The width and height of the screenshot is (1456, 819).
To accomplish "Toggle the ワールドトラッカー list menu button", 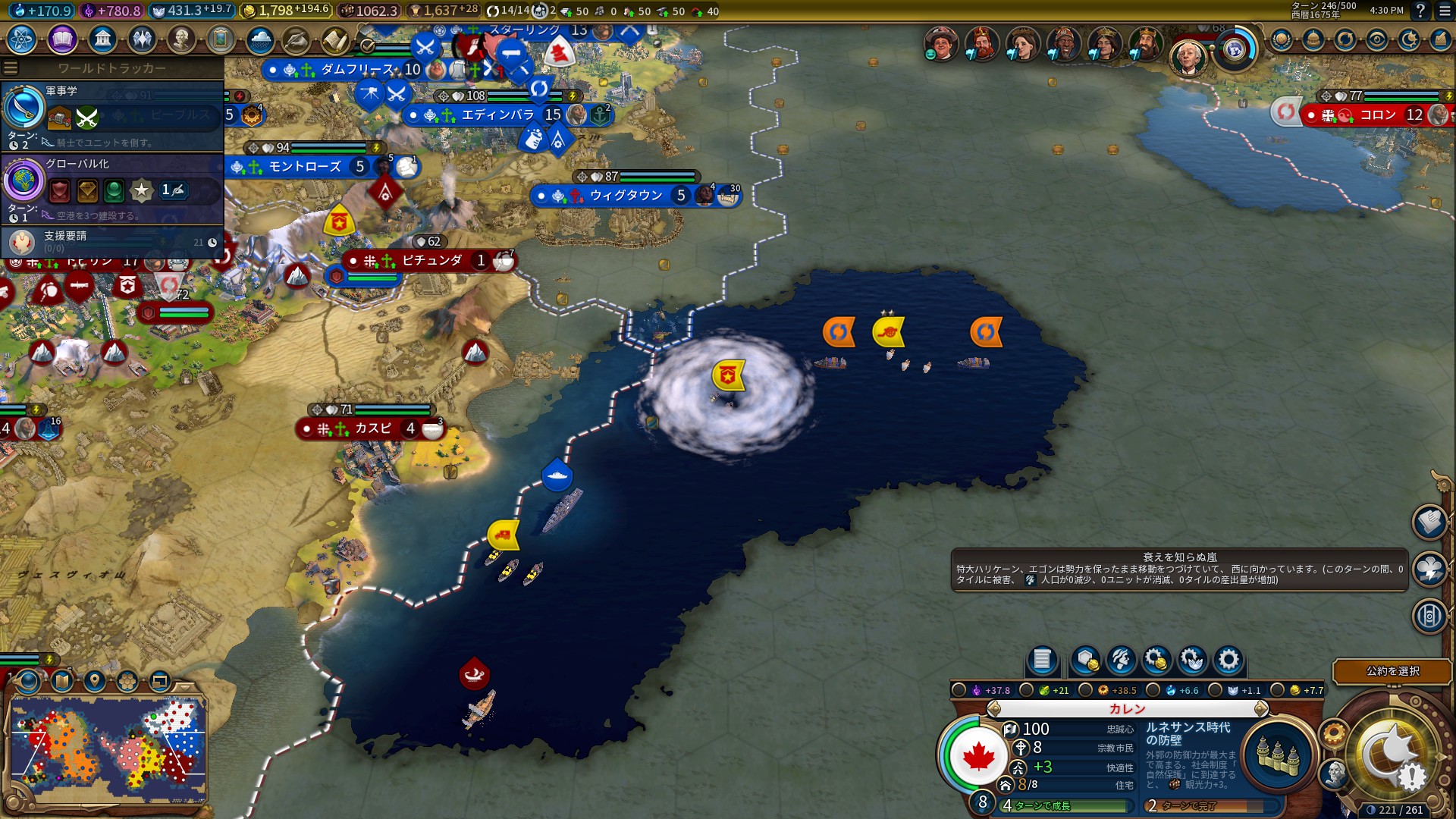I will (11, 67).
